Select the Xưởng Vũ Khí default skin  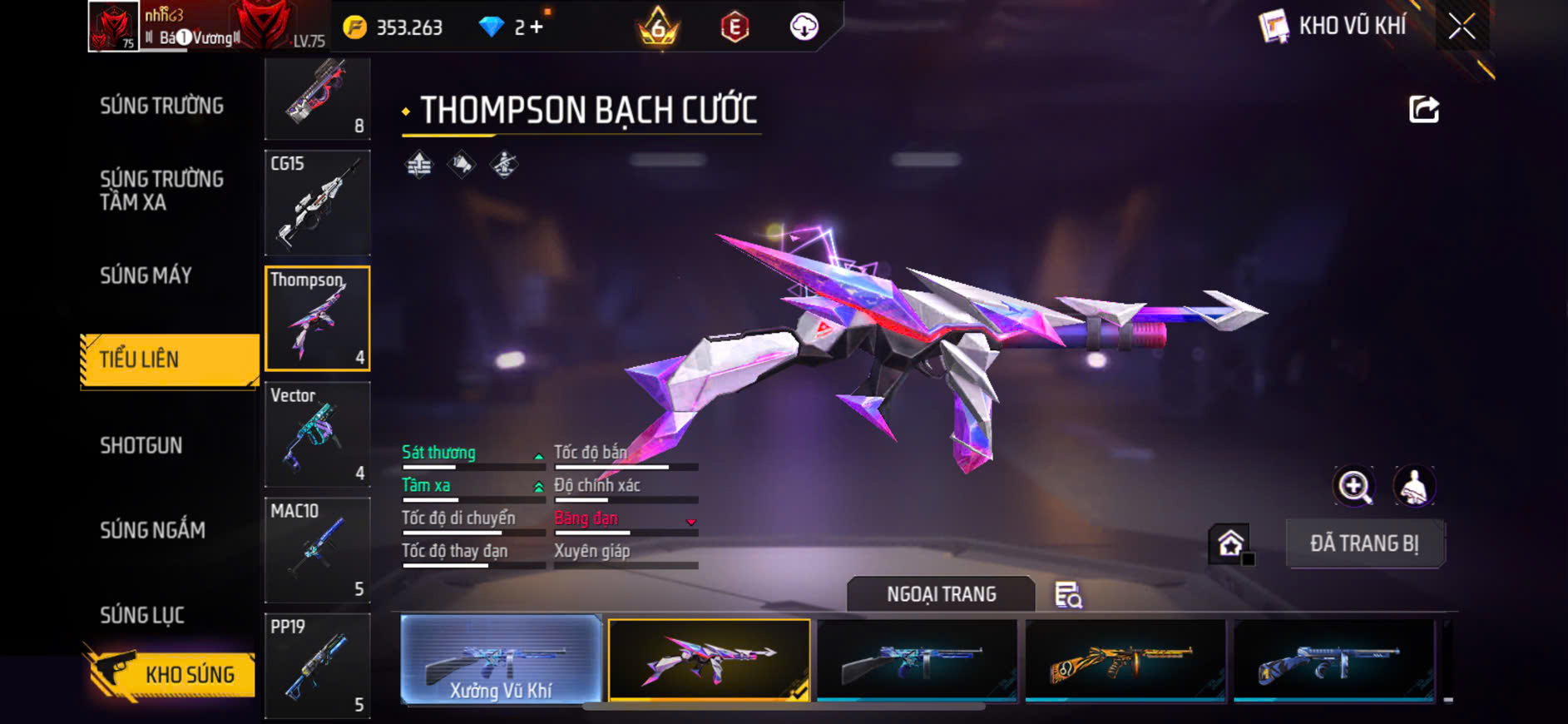tap(501, 660)
